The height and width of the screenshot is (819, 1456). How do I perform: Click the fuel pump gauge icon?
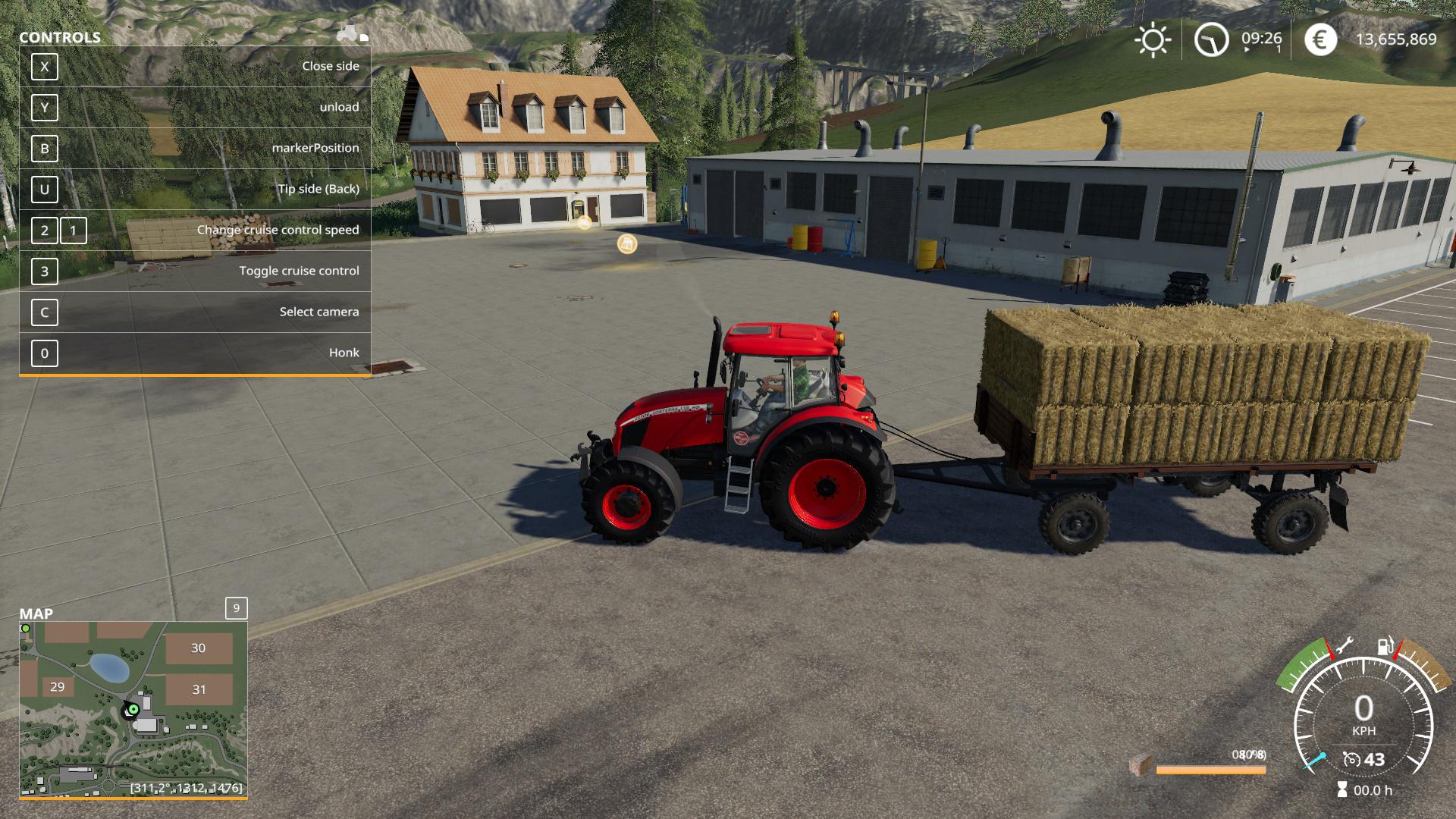tap(1385, 647)
